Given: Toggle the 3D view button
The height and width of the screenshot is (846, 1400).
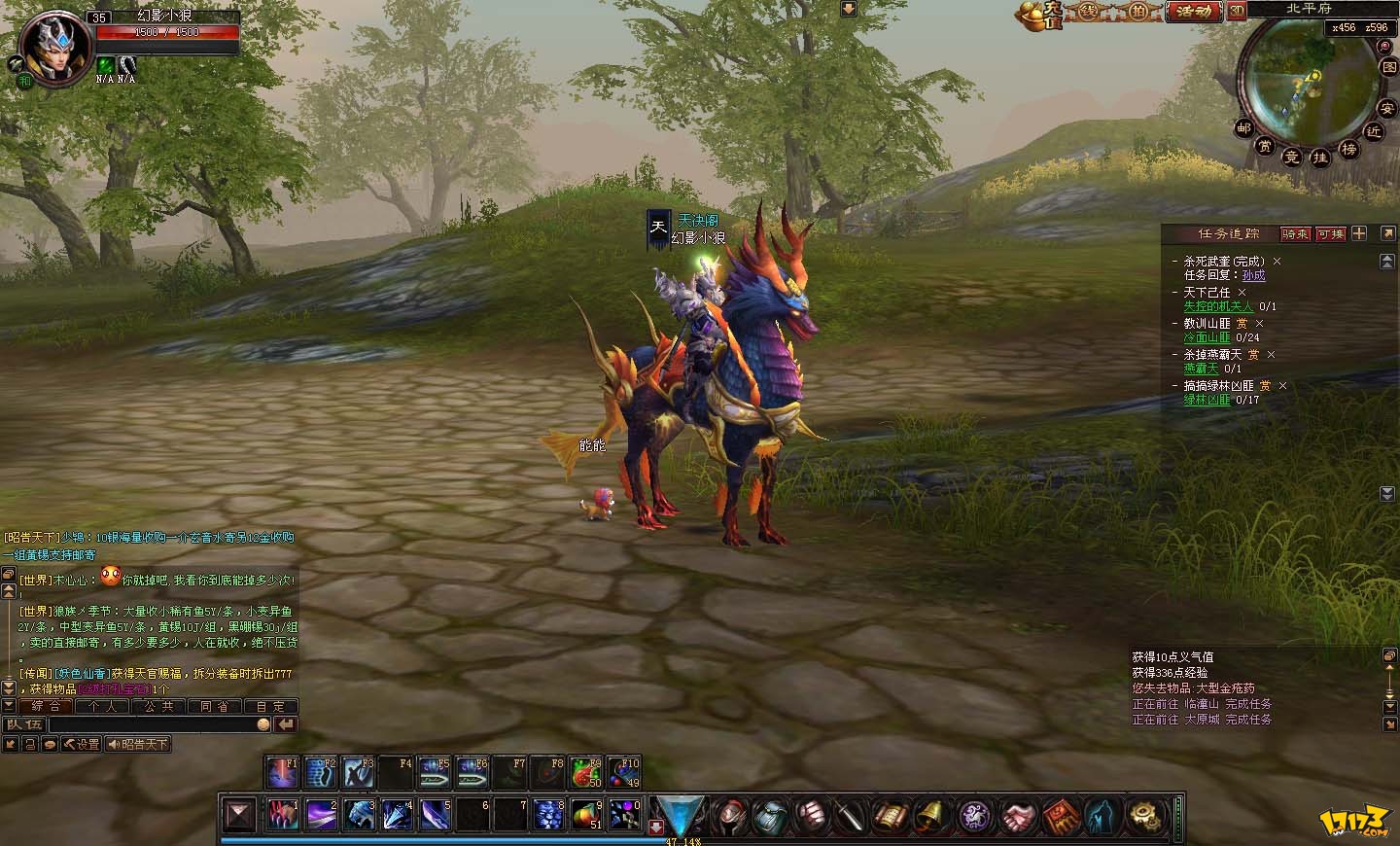Looking at the screenshot, I should [1237, 11].
